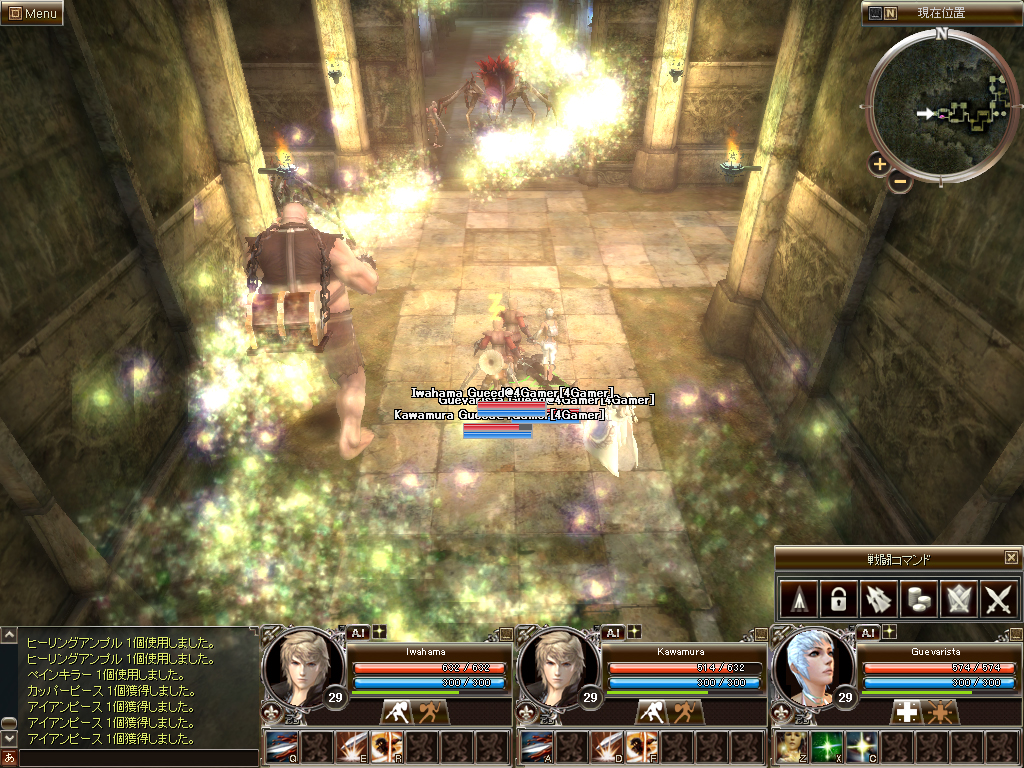The image size is (1024, 768).
Task: Open the Menu button
Action: (x=33, y=14)
